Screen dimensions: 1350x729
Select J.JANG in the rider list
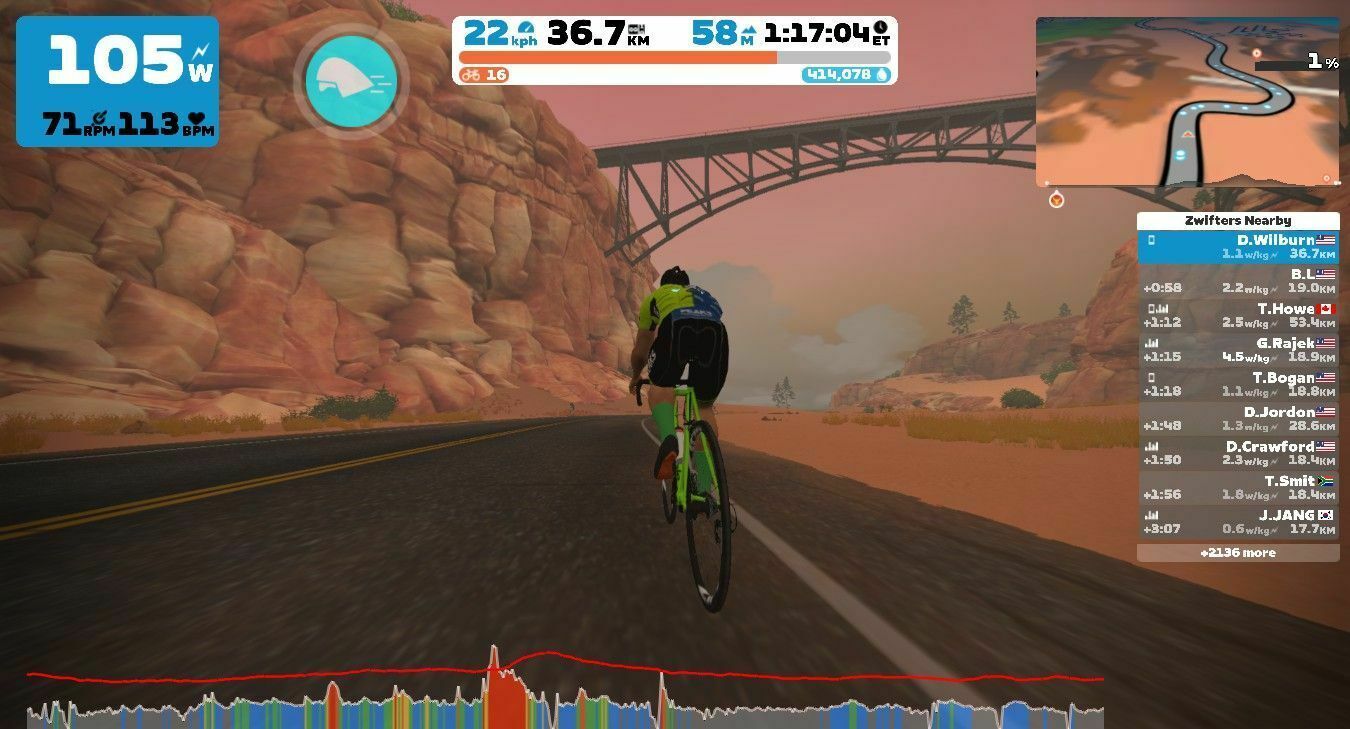[1237, 522]
